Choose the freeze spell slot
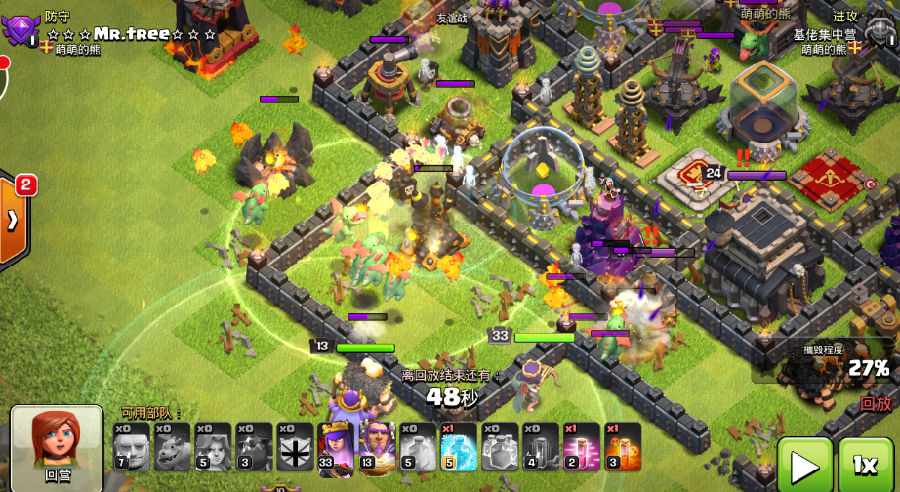 click(459, 446)
